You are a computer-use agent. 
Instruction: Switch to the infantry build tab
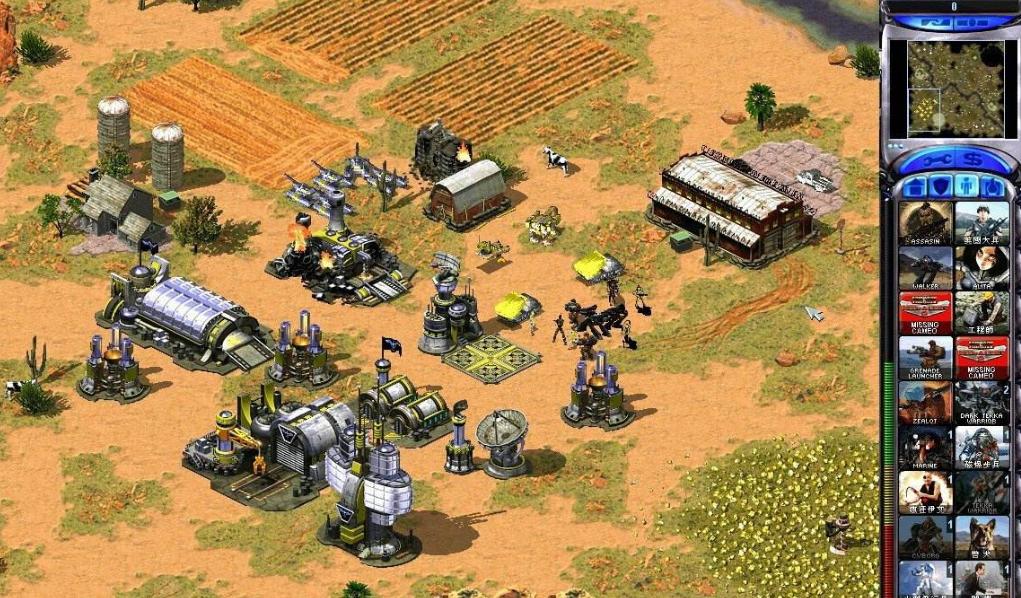[x=965, y=187]
